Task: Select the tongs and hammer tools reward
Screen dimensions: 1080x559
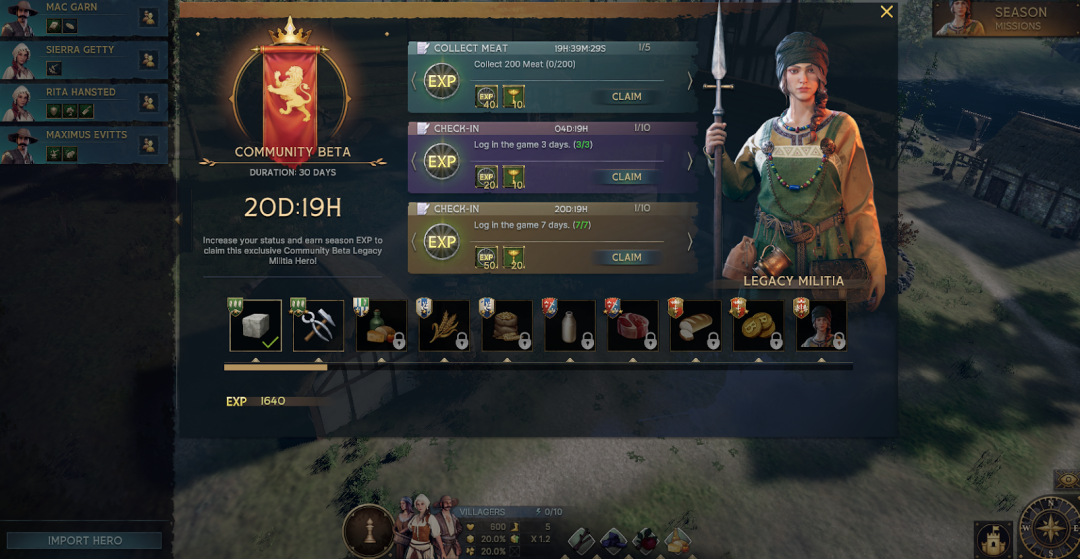Action: [318, 326]
